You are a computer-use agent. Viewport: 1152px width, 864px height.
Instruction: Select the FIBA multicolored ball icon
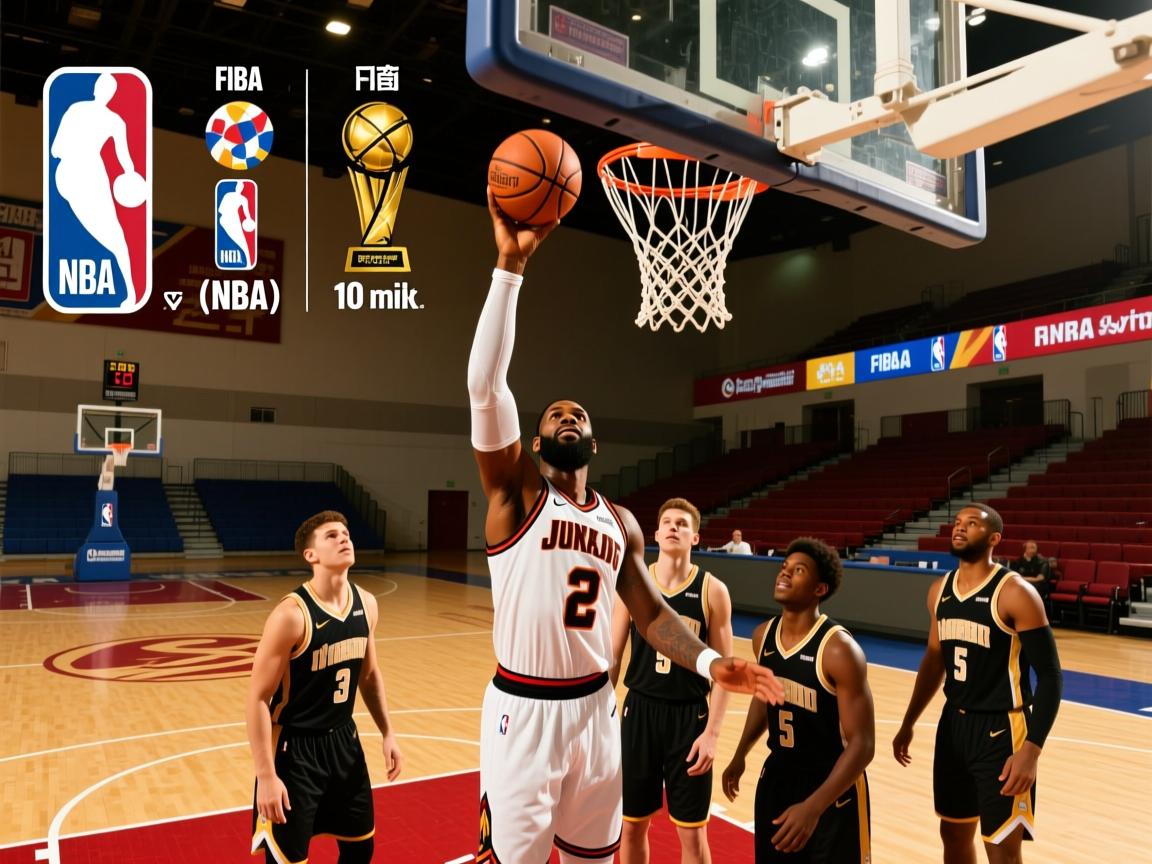point(239,135)
